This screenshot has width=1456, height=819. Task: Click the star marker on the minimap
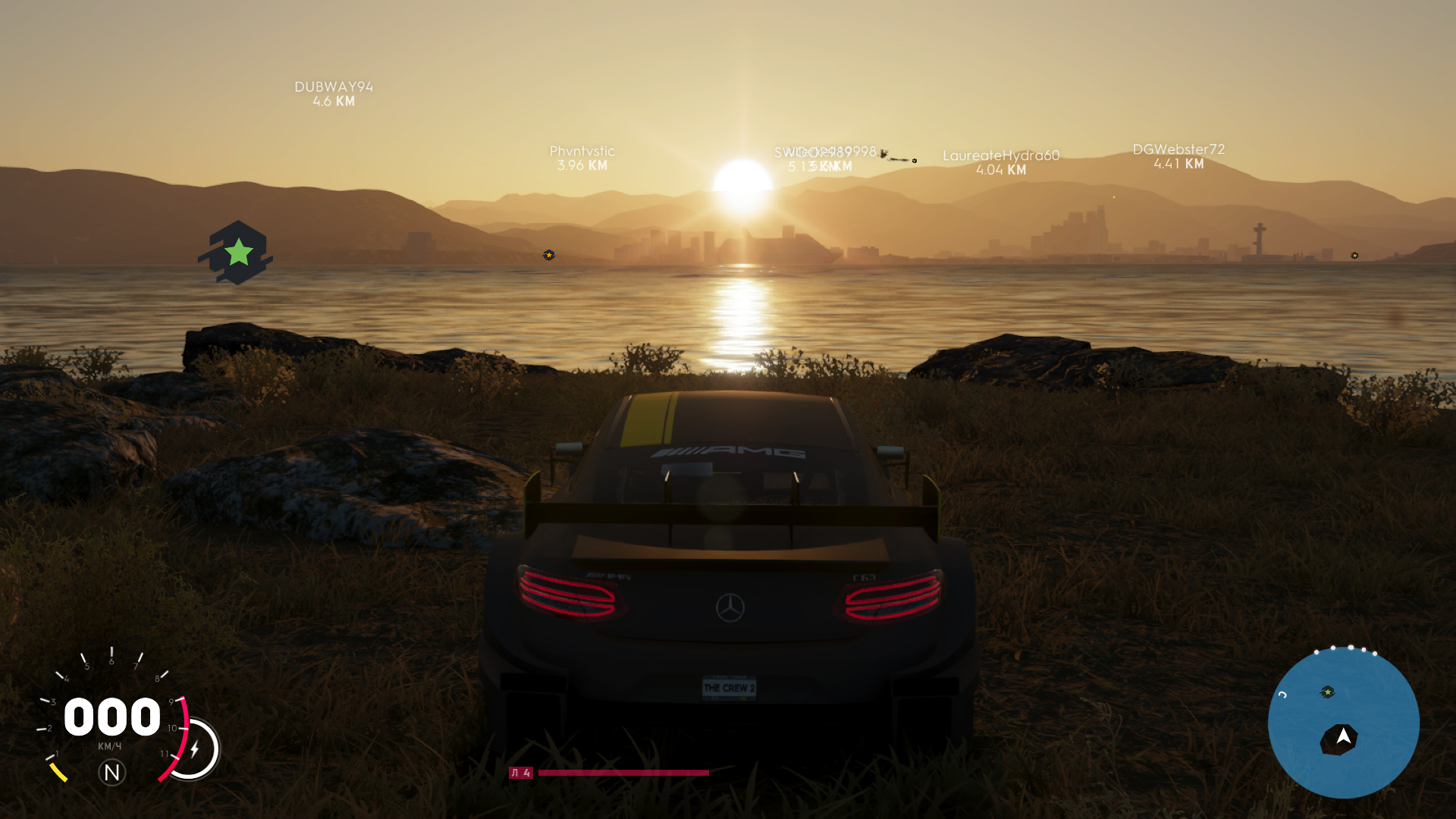tap(1328, 692)
